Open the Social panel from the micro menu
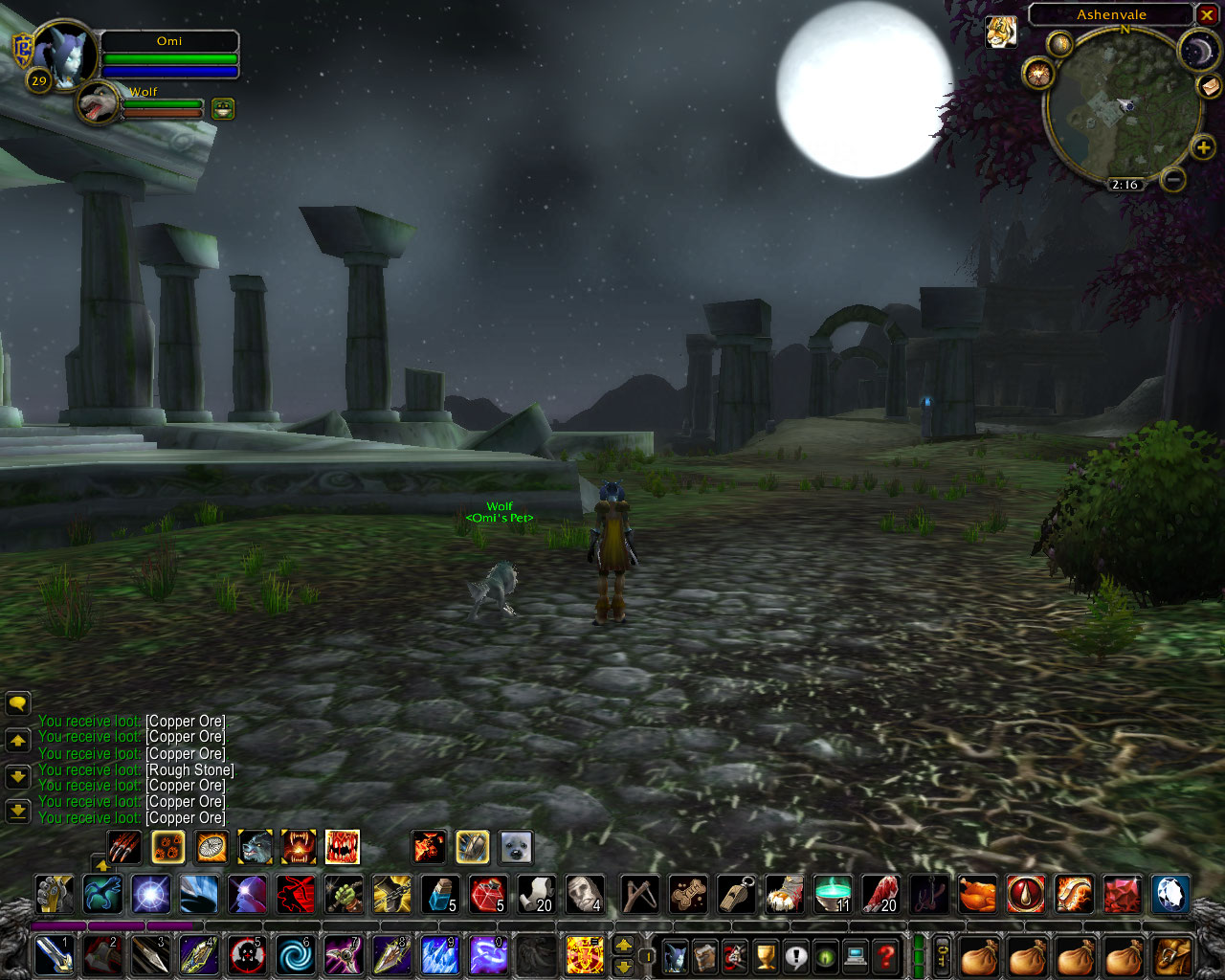The image size is (1225, 980). (x=794, y=955)
